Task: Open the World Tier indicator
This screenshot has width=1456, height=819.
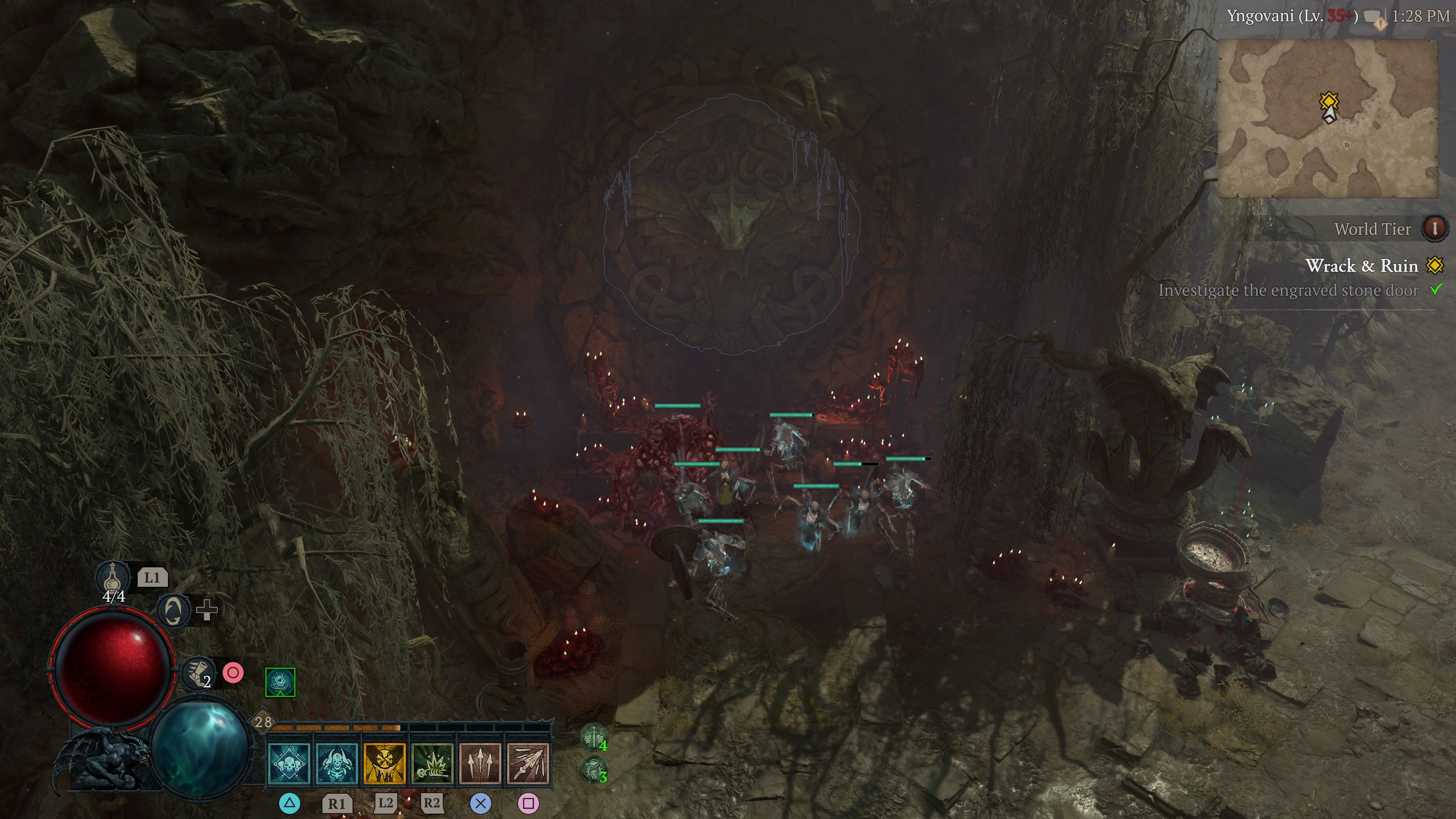Action: click(1434, 228)
